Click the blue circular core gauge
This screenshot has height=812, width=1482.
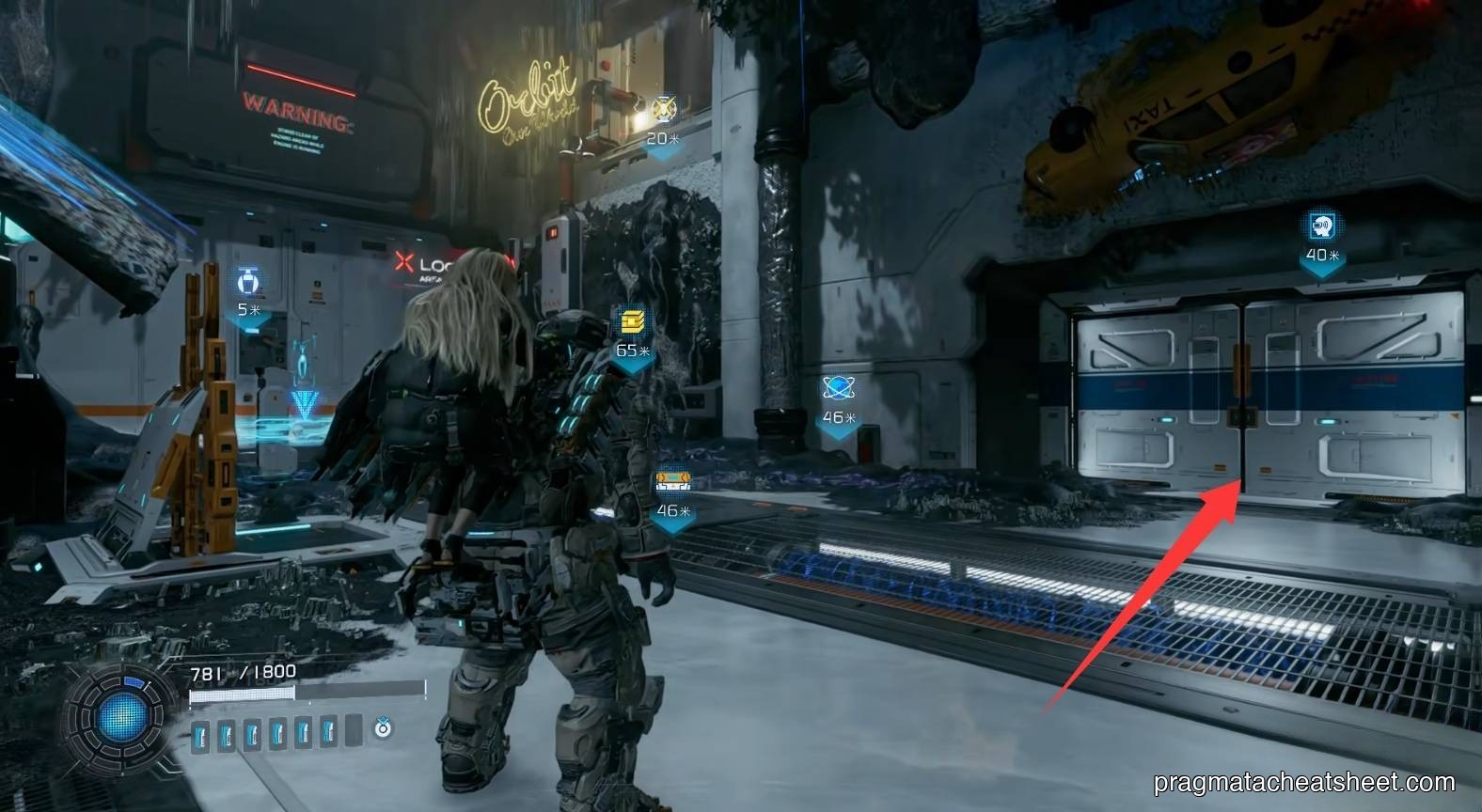[119, 722]
